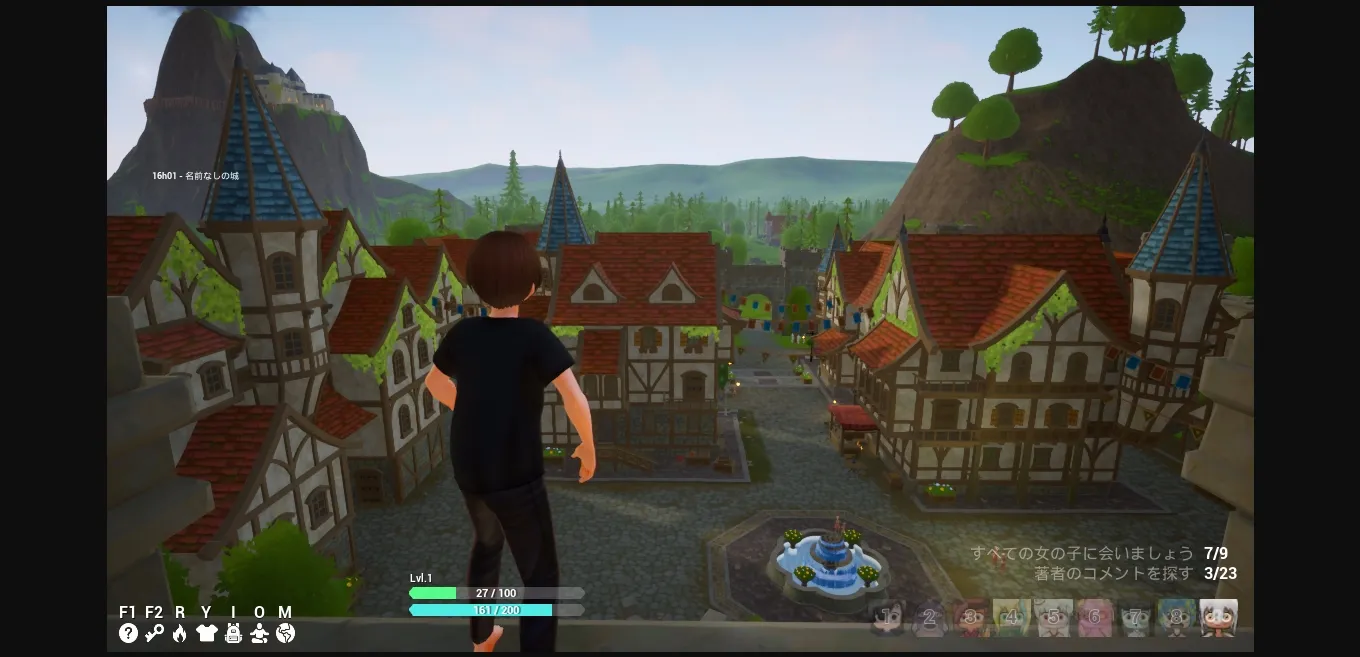
Task: Open the t-shirt outfit icon
Action: point(207,633)
